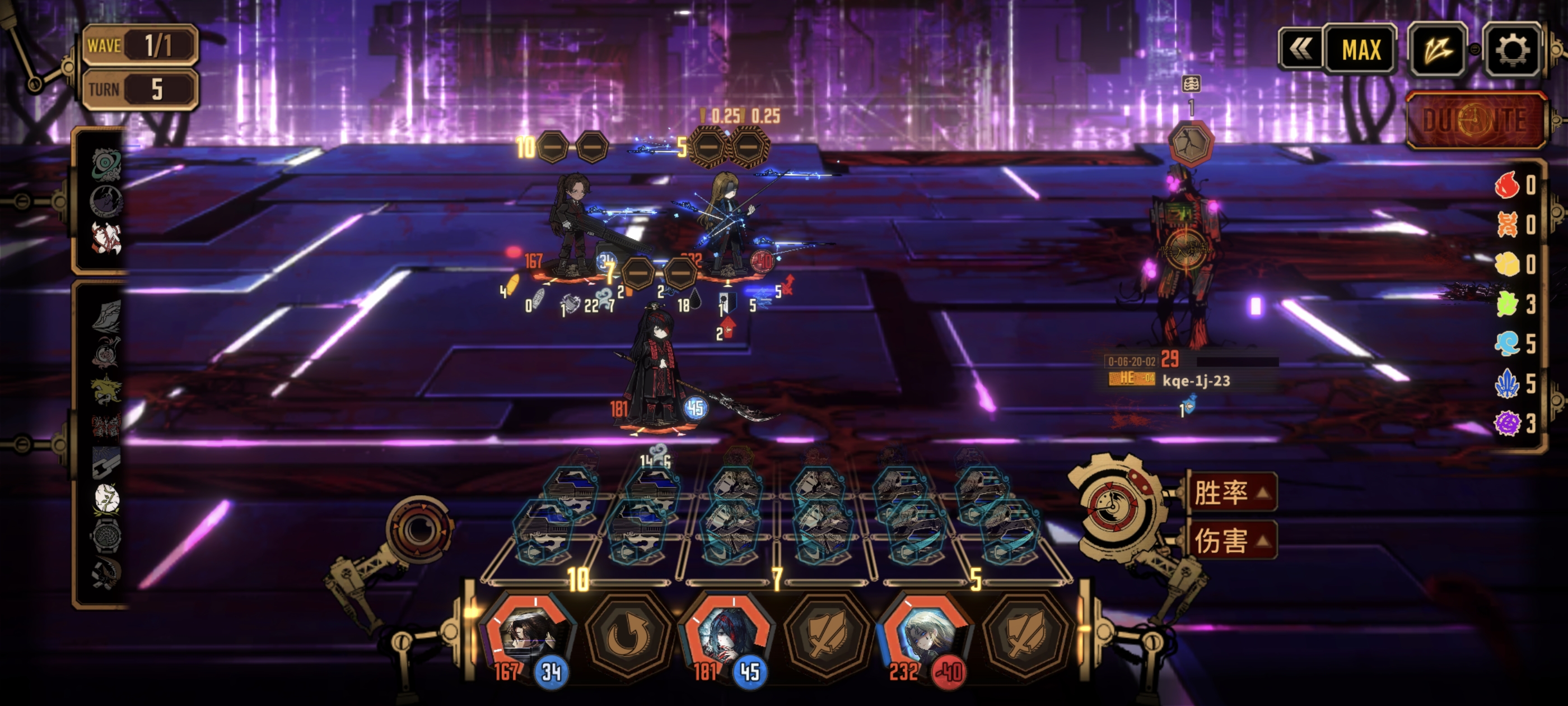Target the enemy's skill slot hexagon
This screenshot has height=706, width=1568.
1191,144
